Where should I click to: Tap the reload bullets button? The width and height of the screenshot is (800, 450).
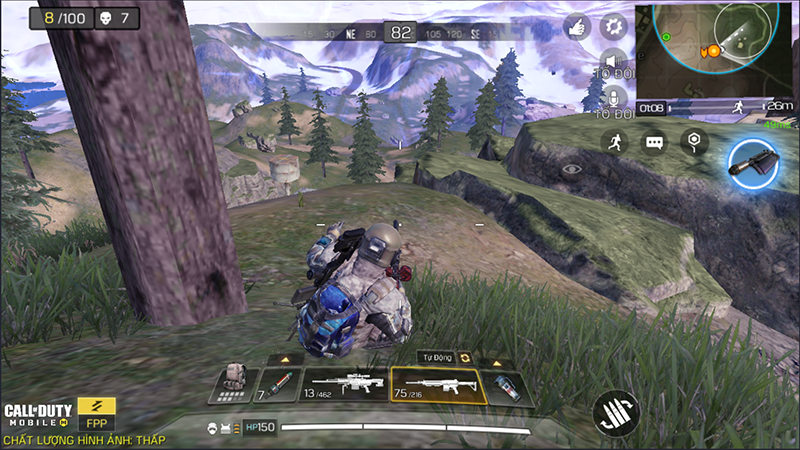coord(615,412)
